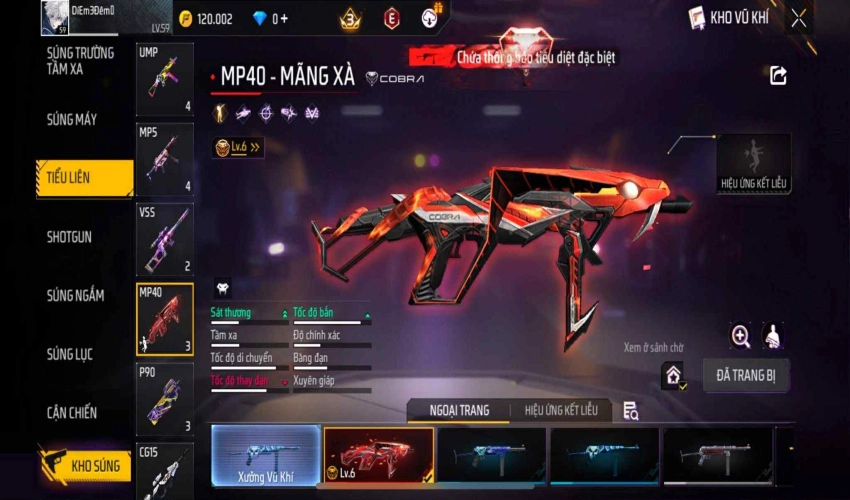
Task: Select the Cận Chiến category
Action: 72,412
